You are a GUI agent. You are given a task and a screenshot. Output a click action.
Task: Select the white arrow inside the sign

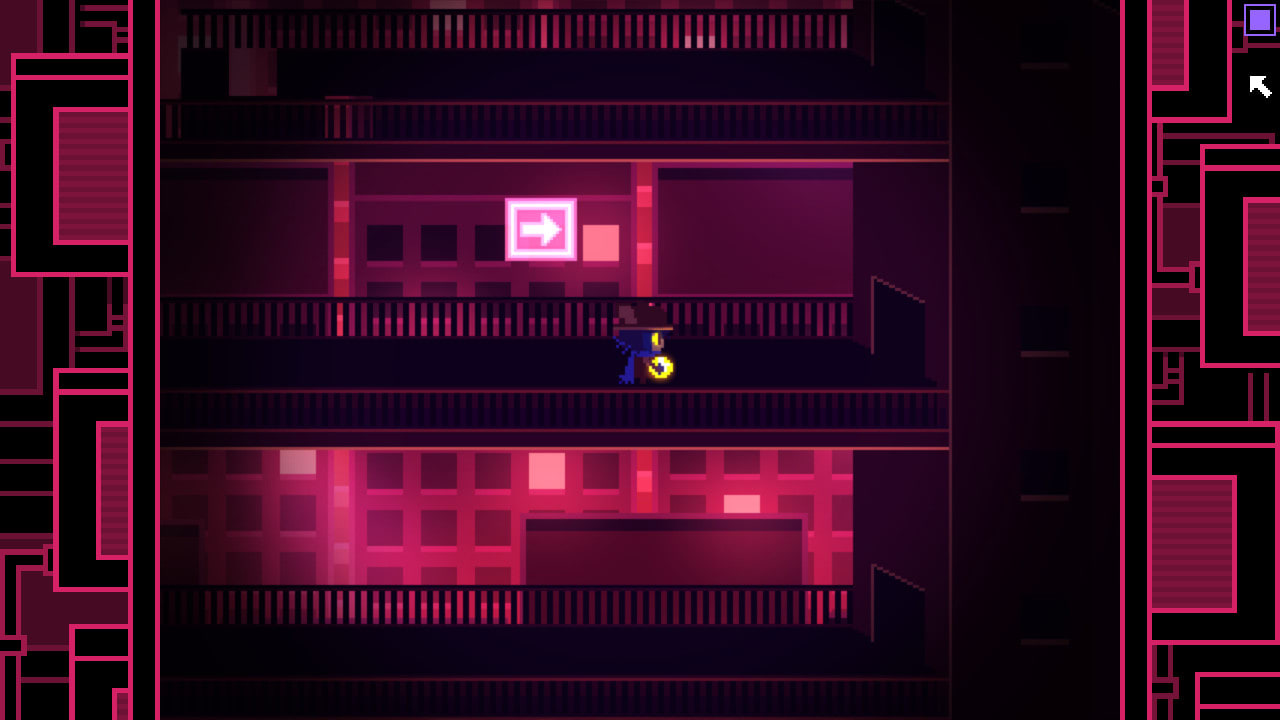[x=541, y=229]
